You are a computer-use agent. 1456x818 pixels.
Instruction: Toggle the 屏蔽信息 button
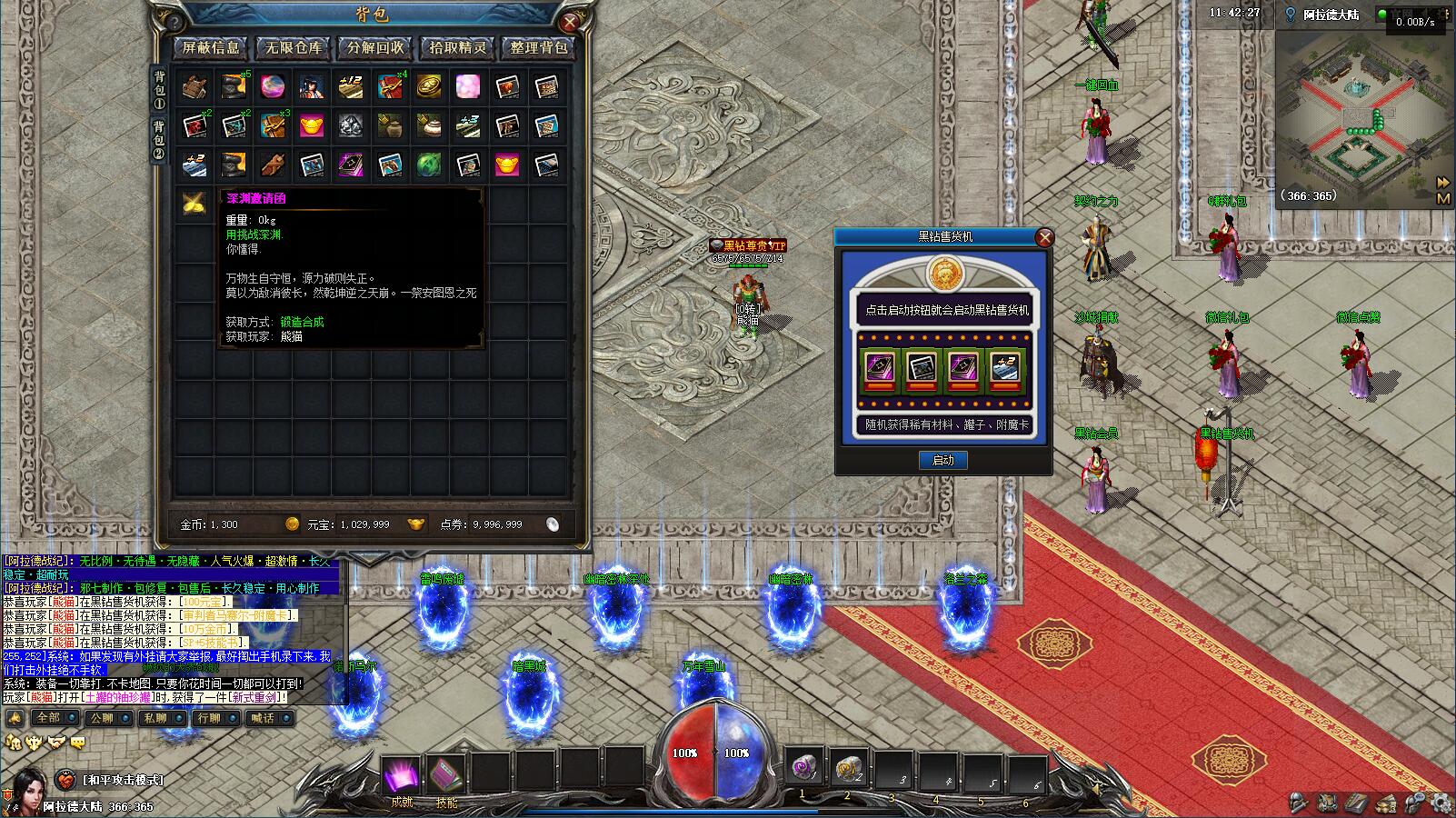[211, 48]
